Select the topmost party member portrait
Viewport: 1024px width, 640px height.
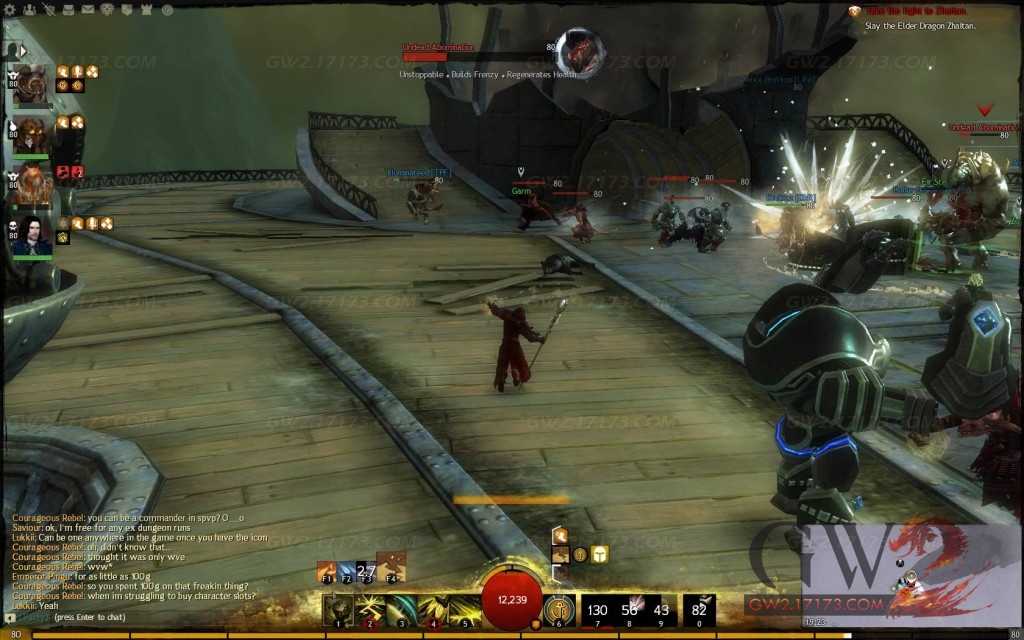coord(33,84)
